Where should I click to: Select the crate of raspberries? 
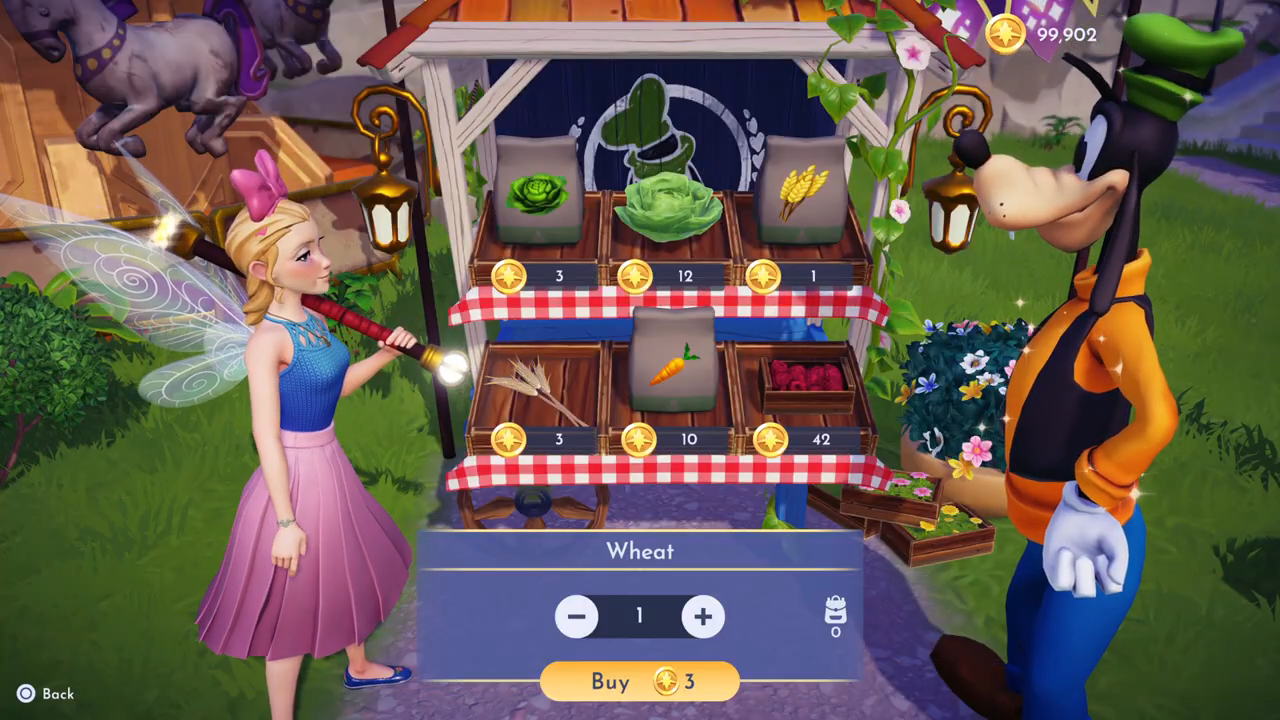[806, 380]
